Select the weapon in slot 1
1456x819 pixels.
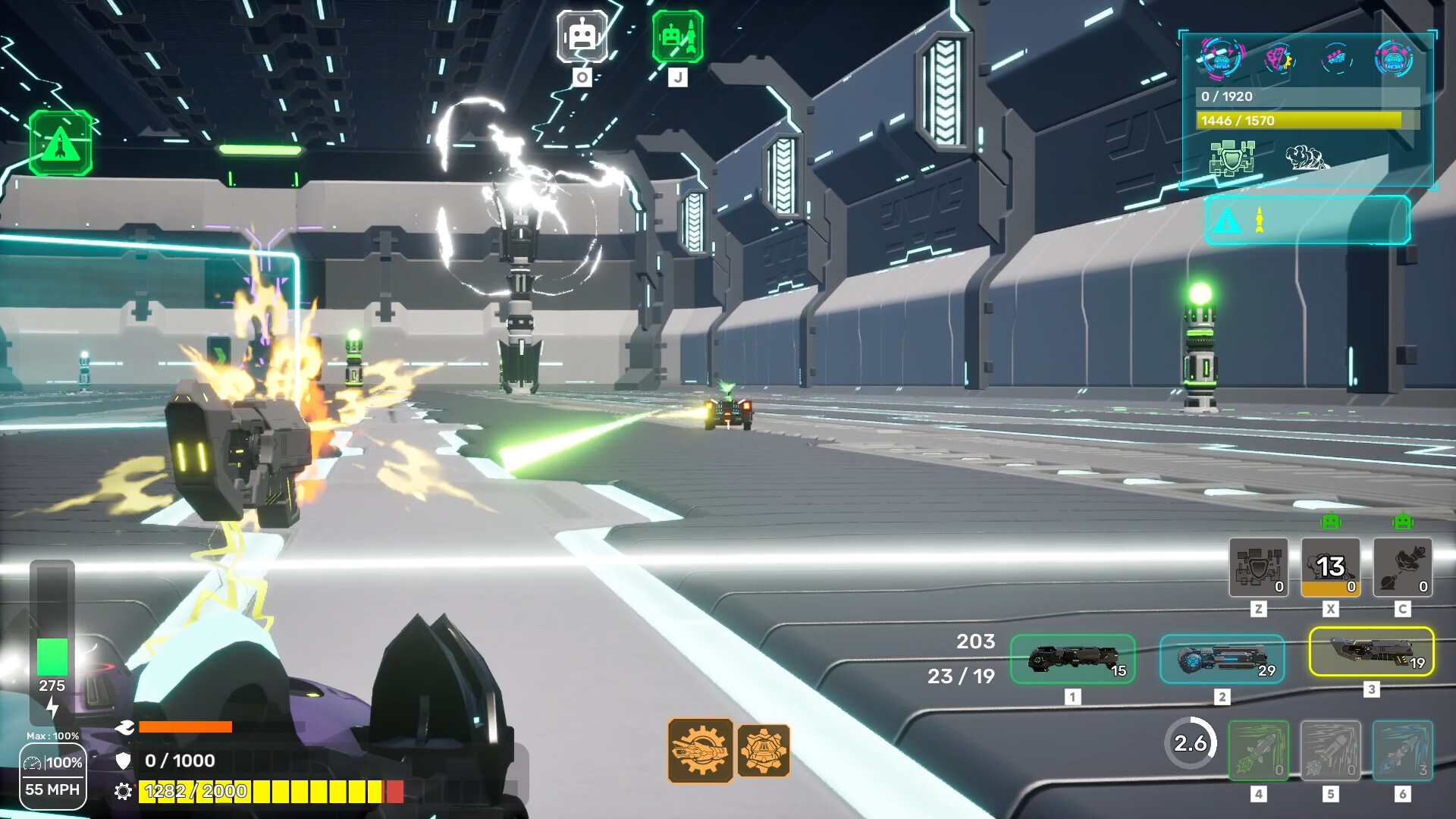pos(1072,659)
